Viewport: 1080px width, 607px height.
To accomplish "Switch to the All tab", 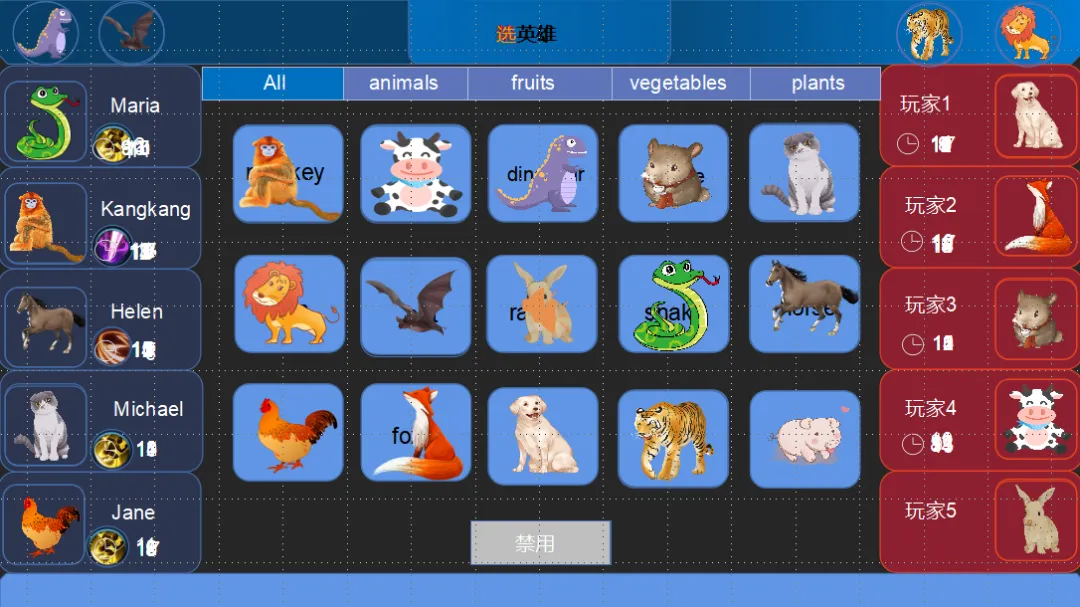I will point(273,83).
